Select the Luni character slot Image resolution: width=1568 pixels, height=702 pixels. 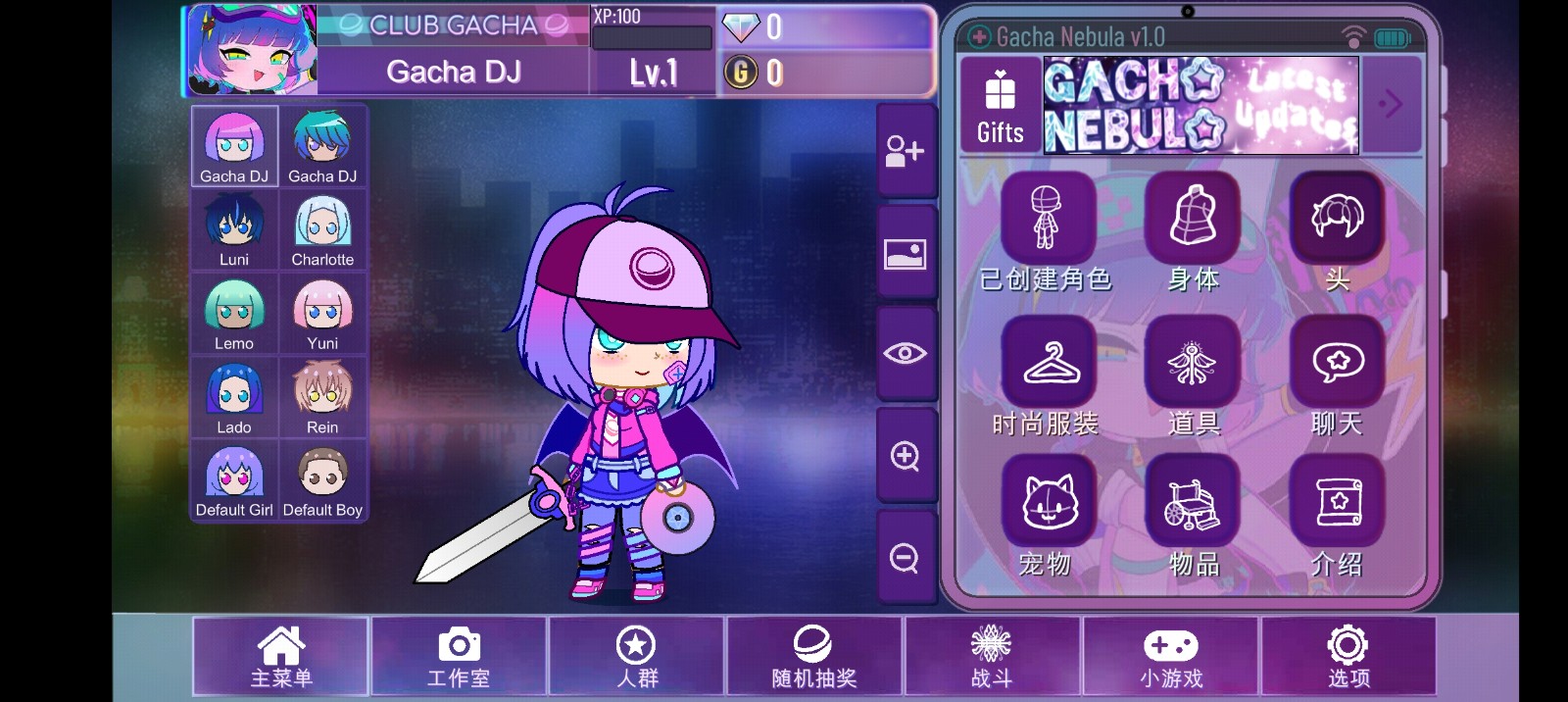234,230
